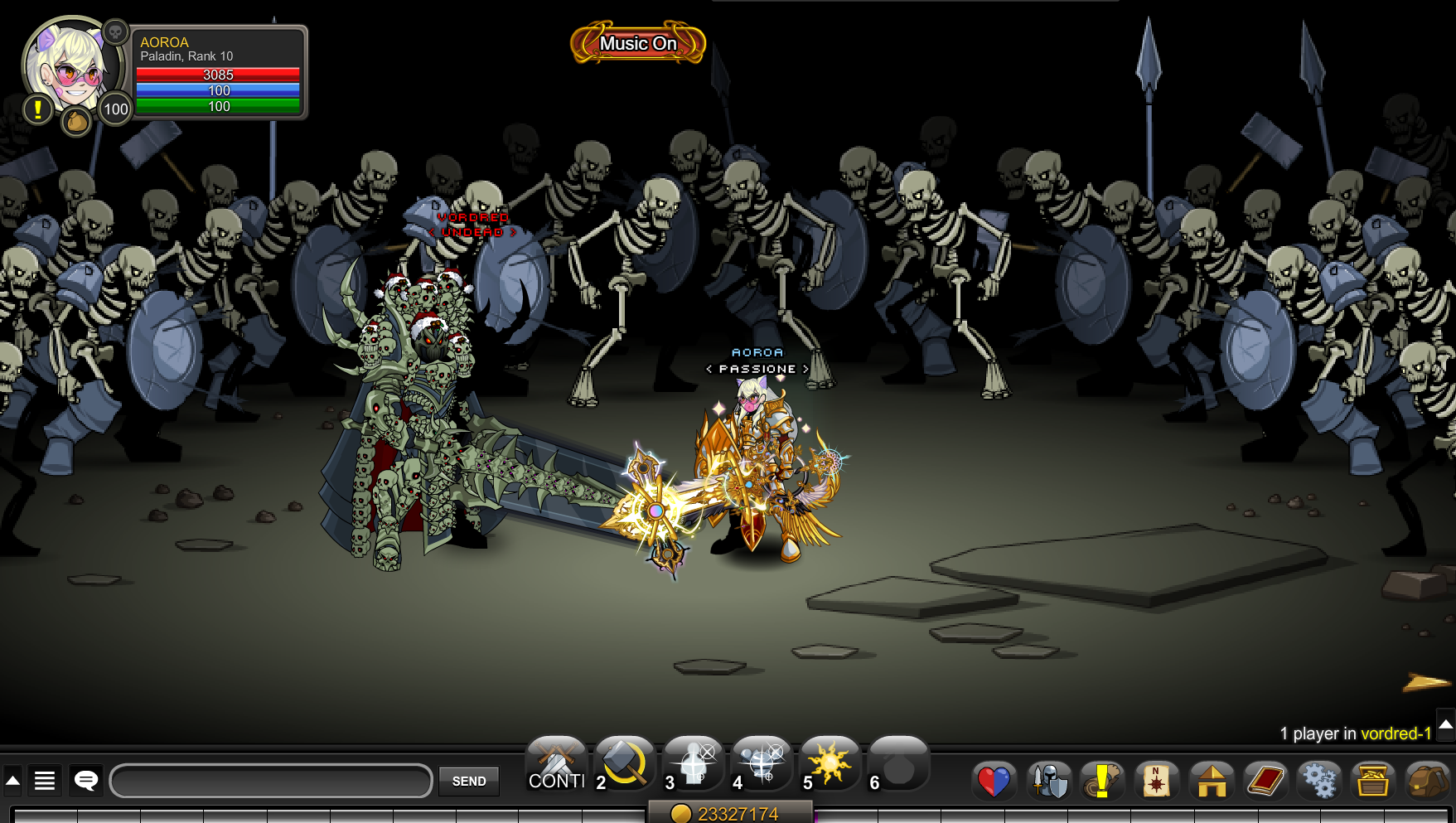Open the three-line chat list menu

point(45,780)
